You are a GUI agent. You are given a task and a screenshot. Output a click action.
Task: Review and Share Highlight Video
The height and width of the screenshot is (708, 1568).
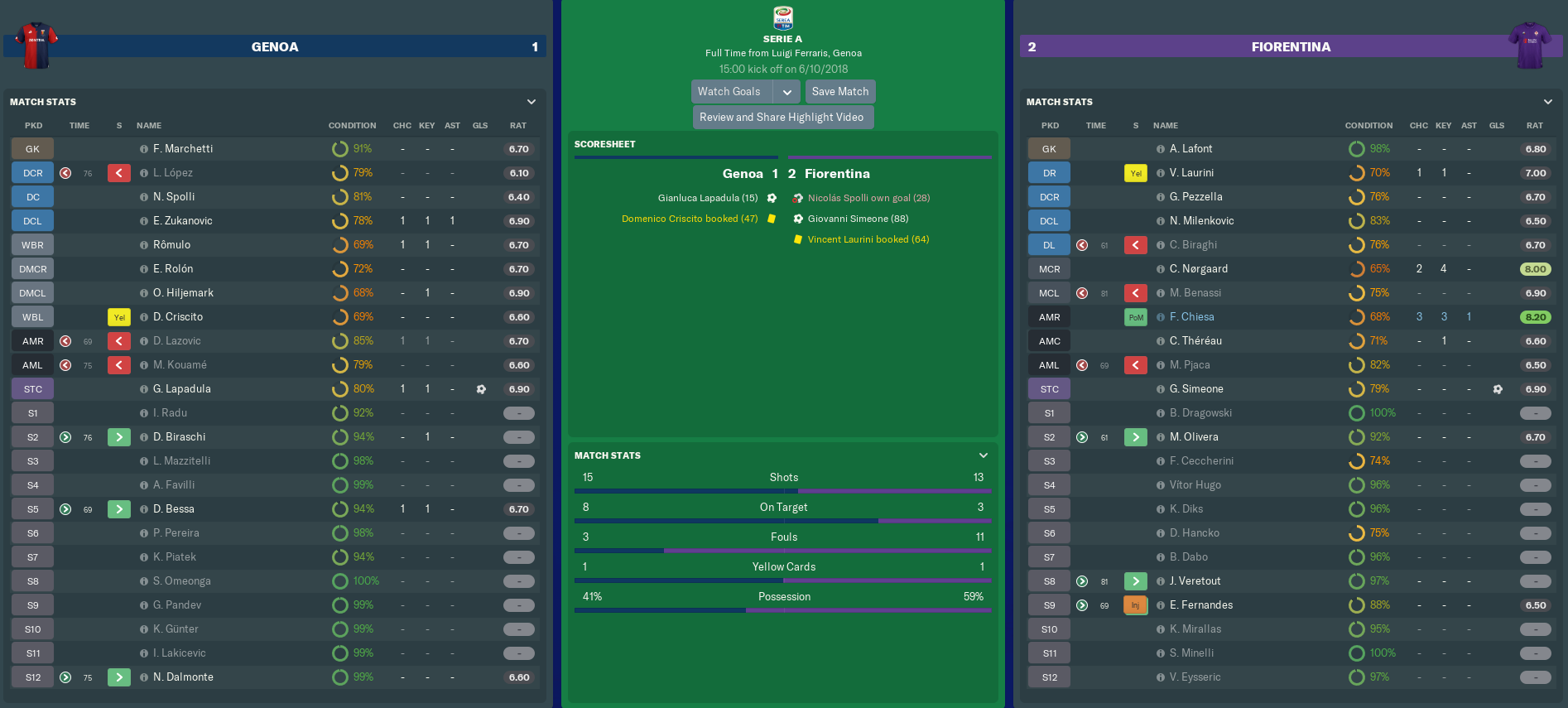(x=782, y=118)
